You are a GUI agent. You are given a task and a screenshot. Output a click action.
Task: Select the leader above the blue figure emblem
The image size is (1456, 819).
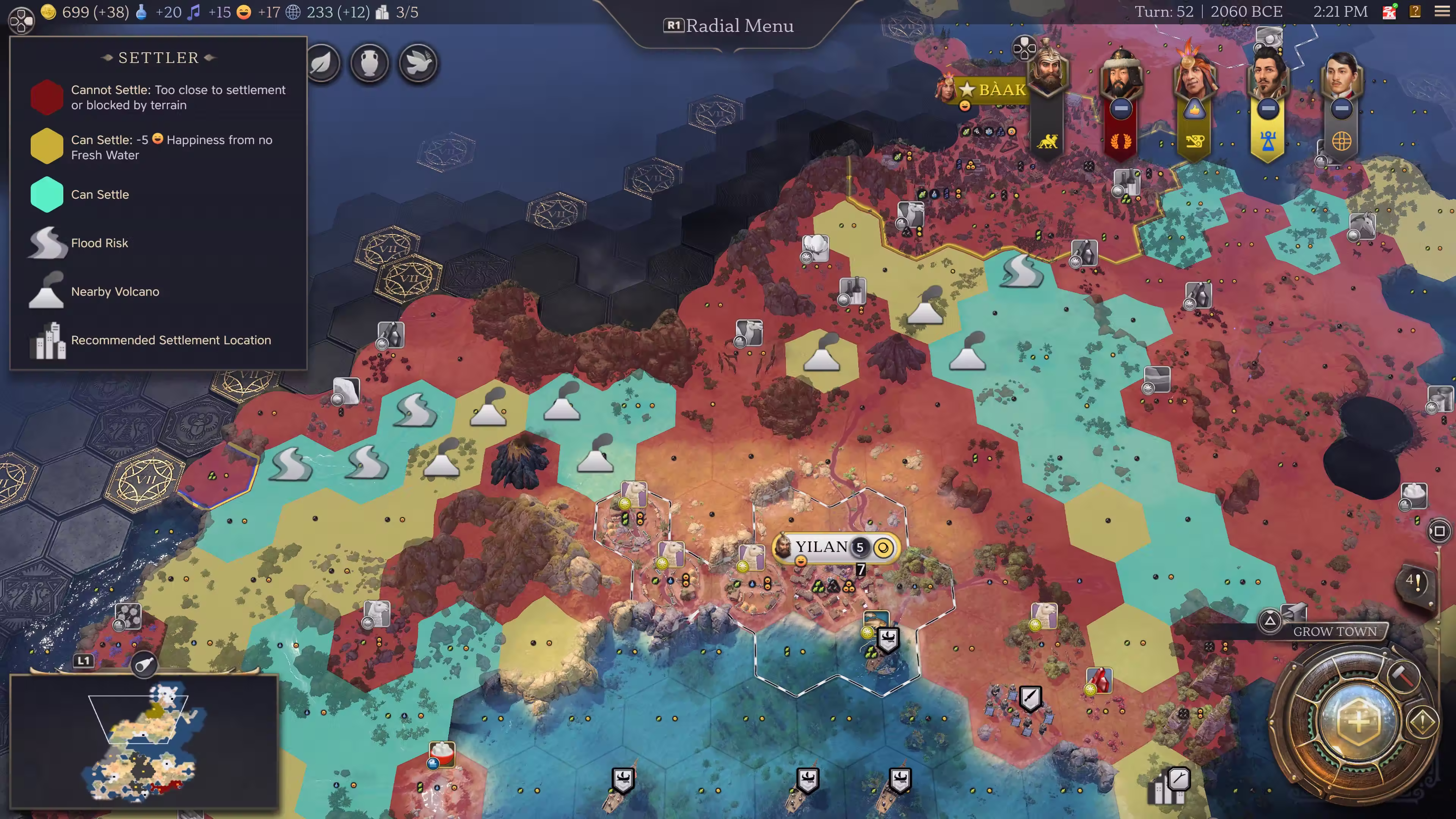pos(1268,74)
